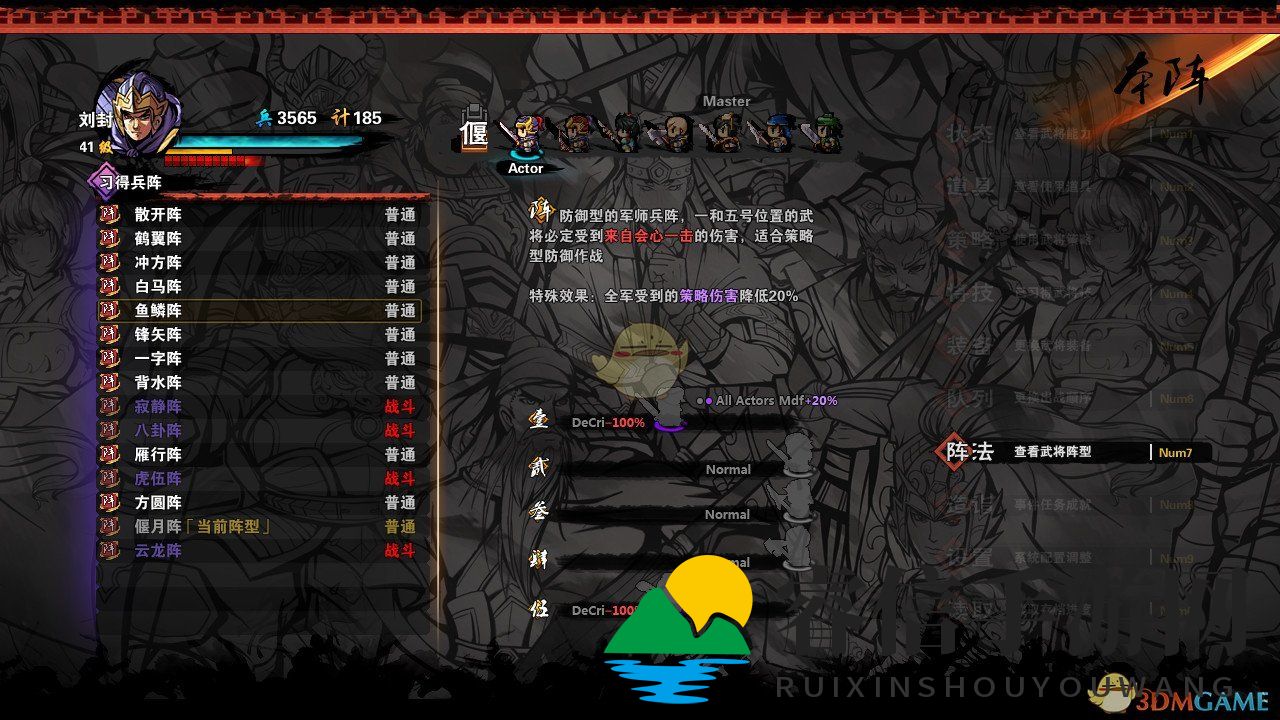Select the 鹤翼阵 formation entry
The width and height of the screenshot is (1280, 720).
click(155, 239)
